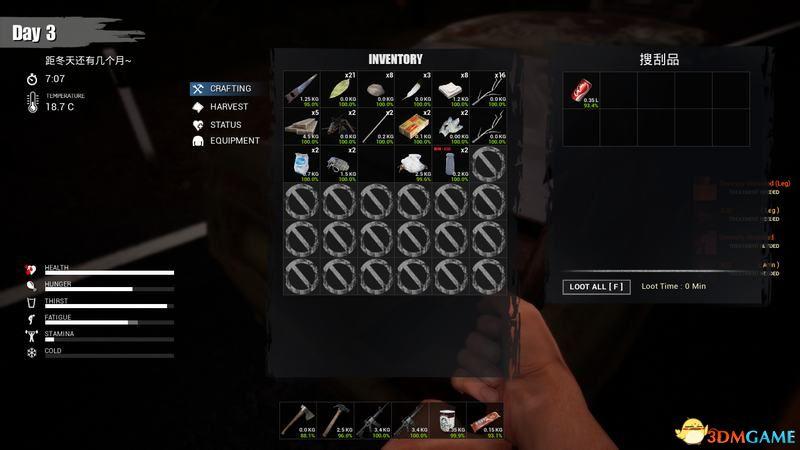Click the Loot All button
This screenshot has height=450, width=800.
595,287
